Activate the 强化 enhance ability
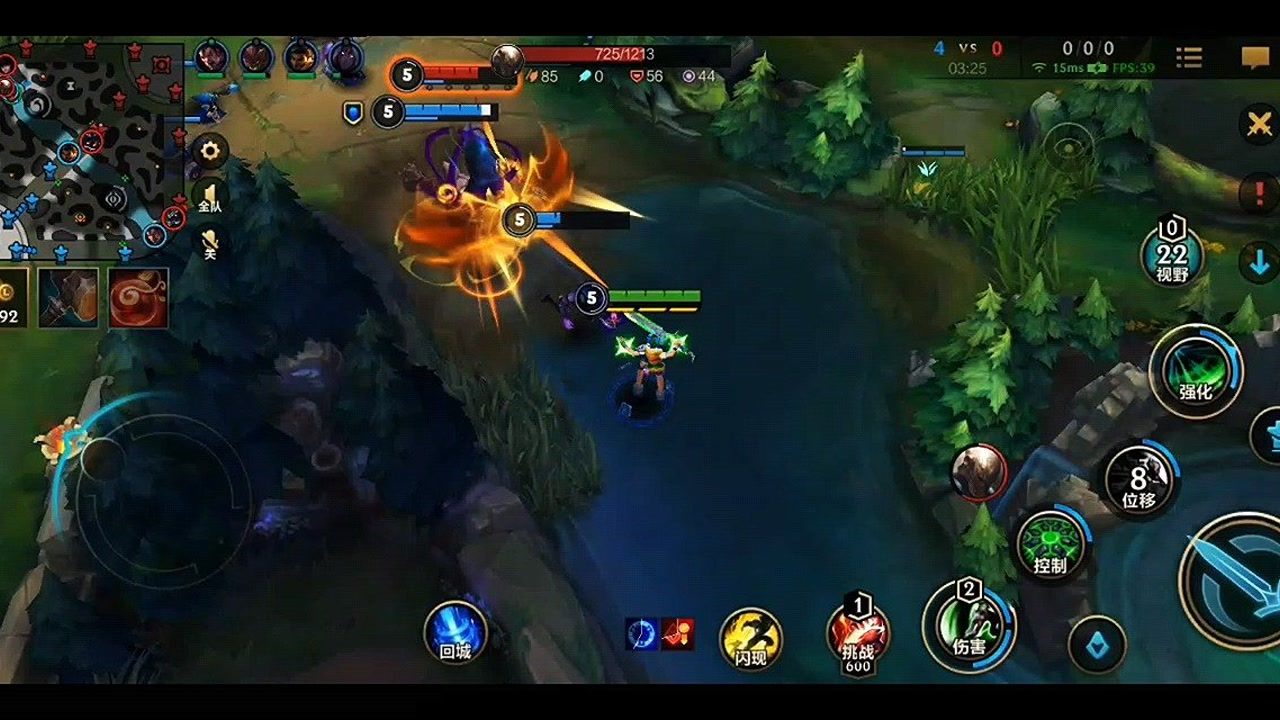1280x720 pixels. coord(1195,371)
